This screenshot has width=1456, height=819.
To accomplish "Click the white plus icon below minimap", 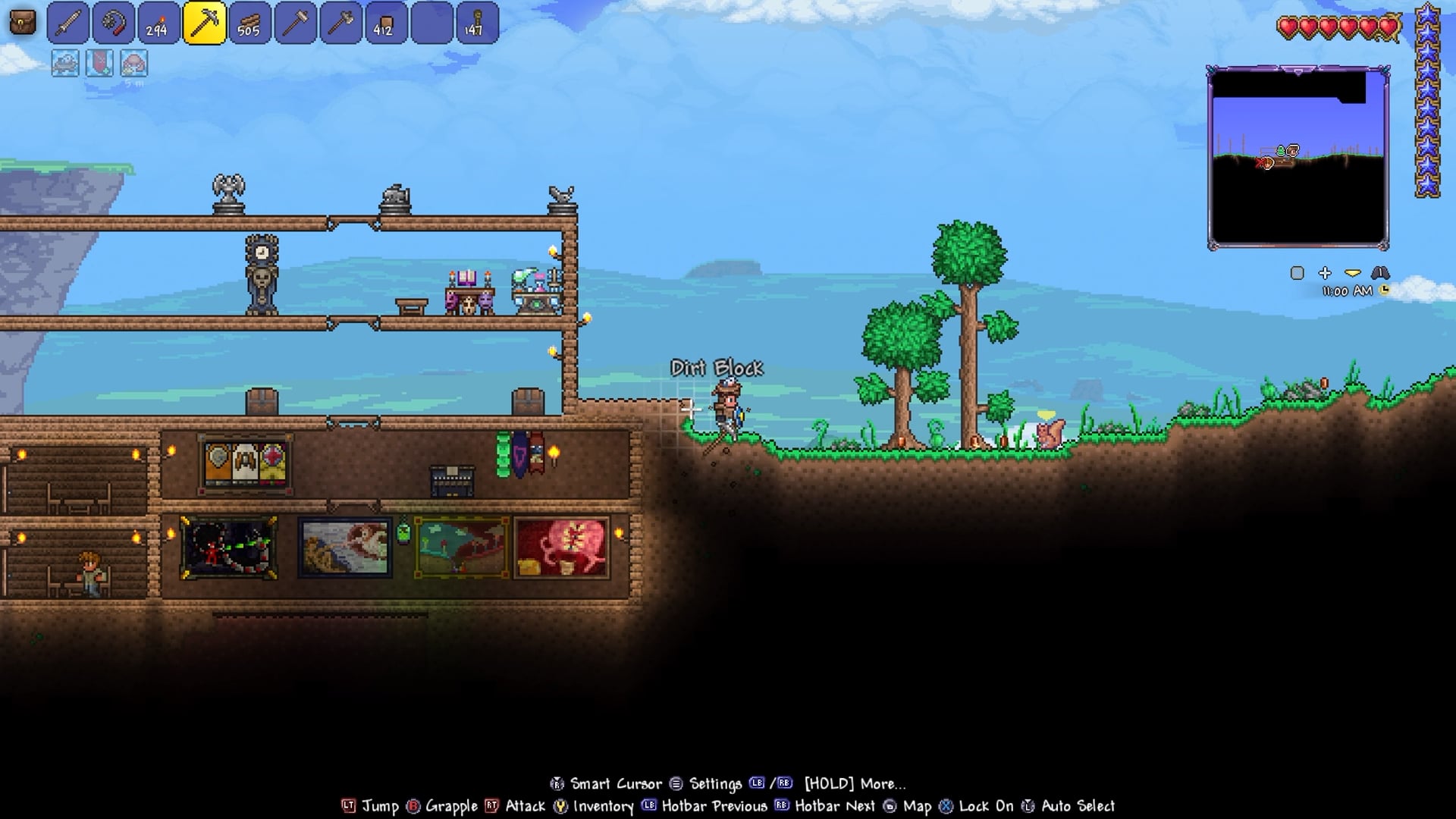I will 1325,273.
